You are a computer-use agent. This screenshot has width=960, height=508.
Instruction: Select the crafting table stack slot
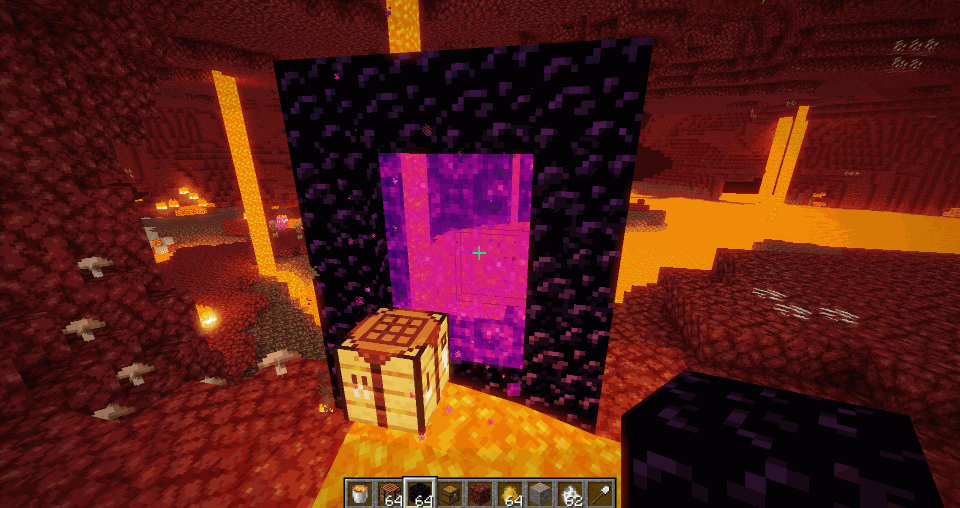pos(390,492)
